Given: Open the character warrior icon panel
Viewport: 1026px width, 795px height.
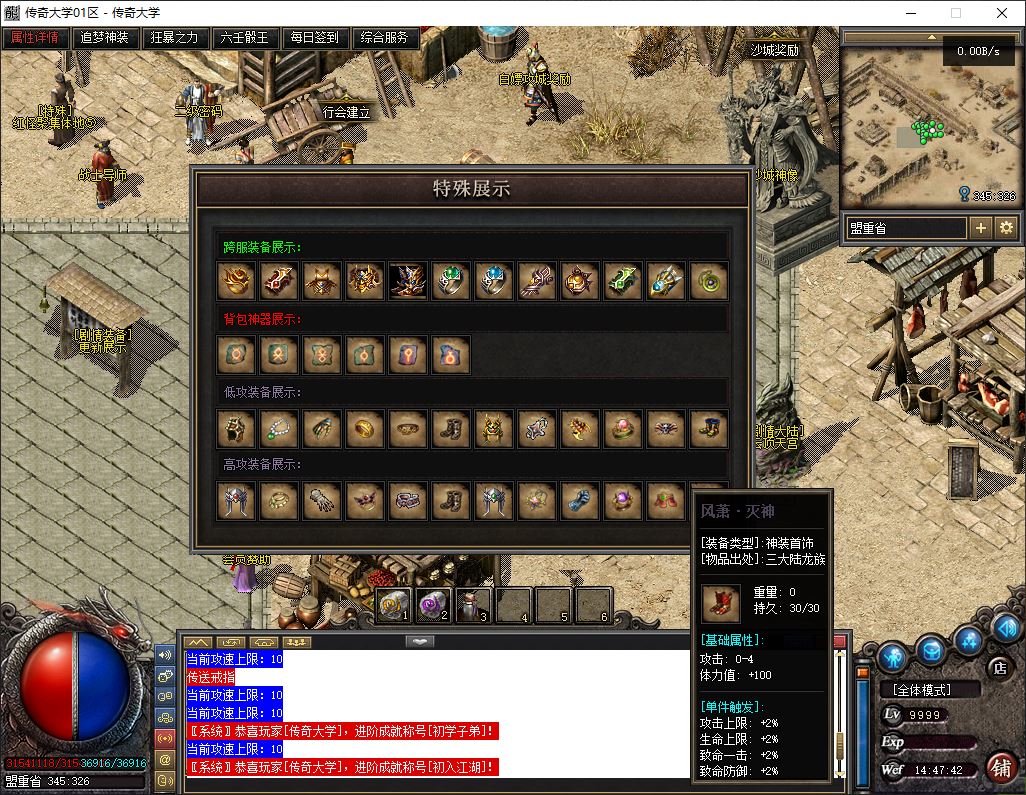Looking at the screenshot, I should pyautogui.click(x=893, y=655).
